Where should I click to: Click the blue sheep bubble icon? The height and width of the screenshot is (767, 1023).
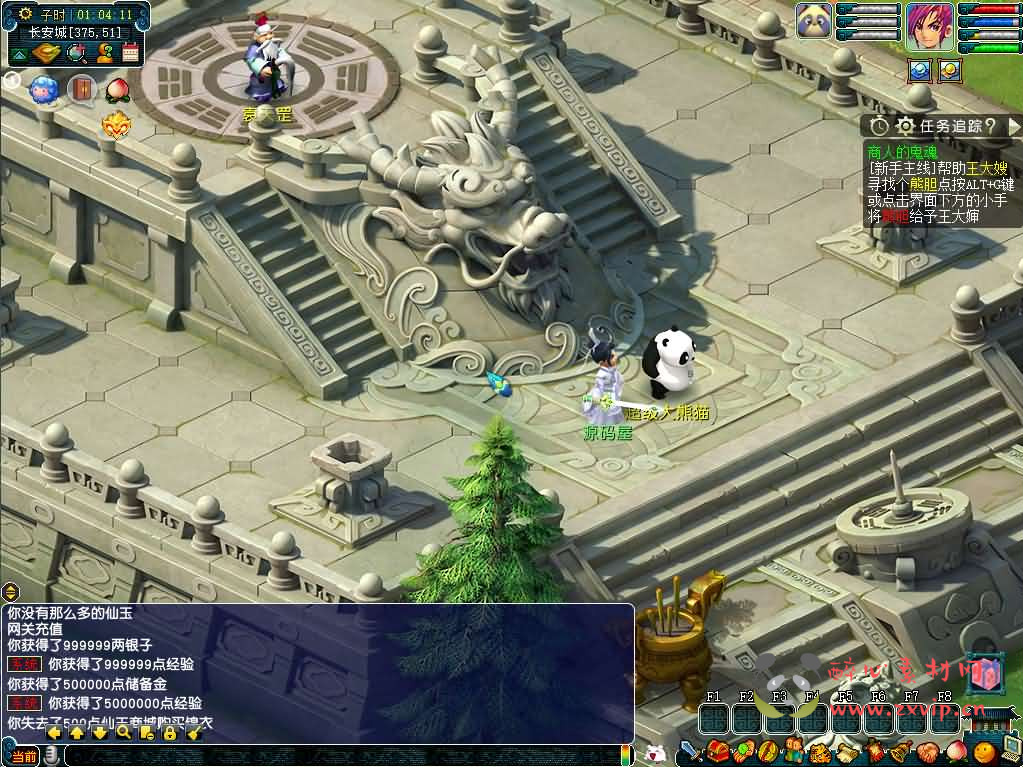click(43, 89)
